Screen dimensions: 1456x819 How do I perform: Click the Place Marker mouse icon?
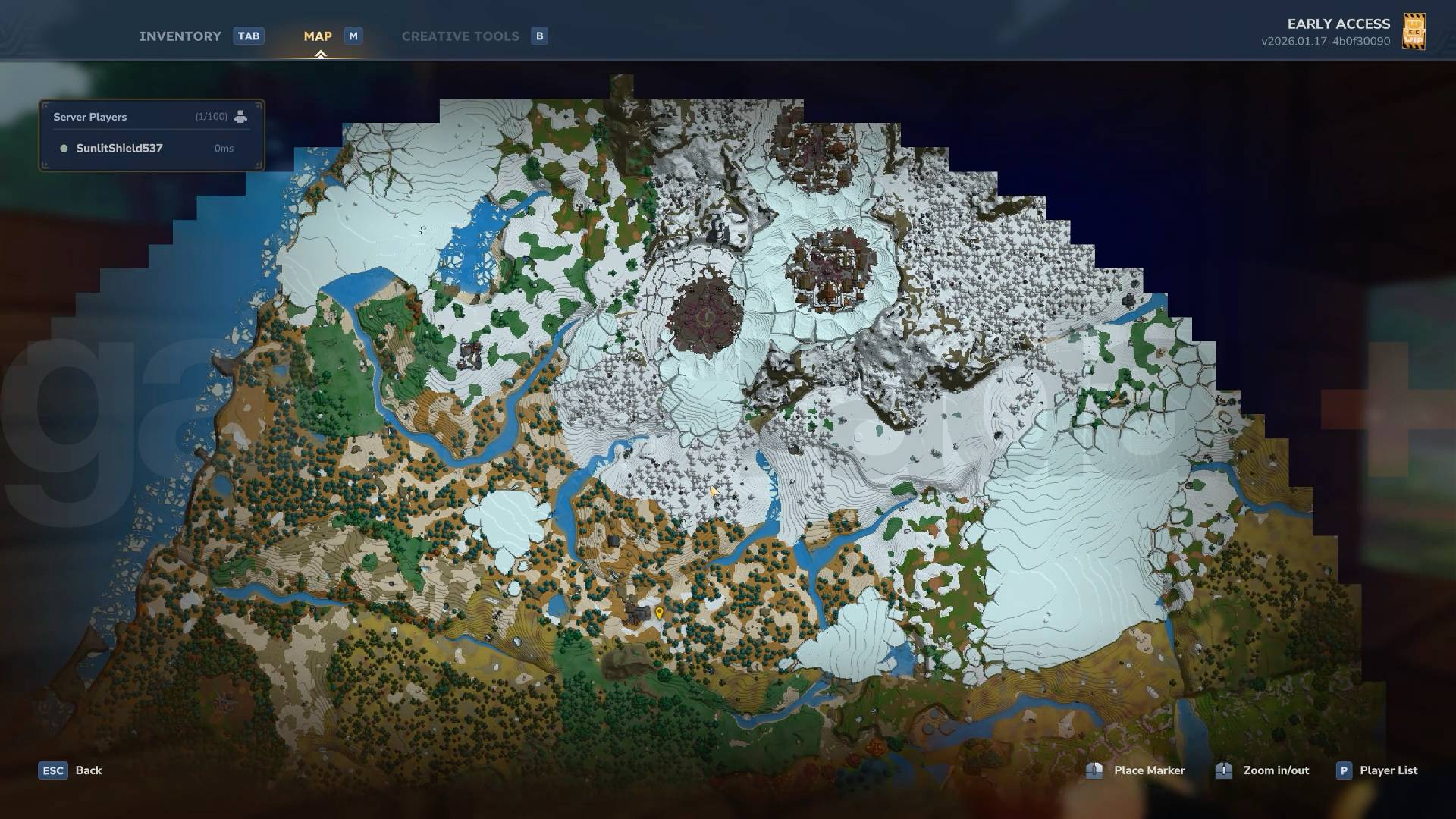(x=1094, y=770)
